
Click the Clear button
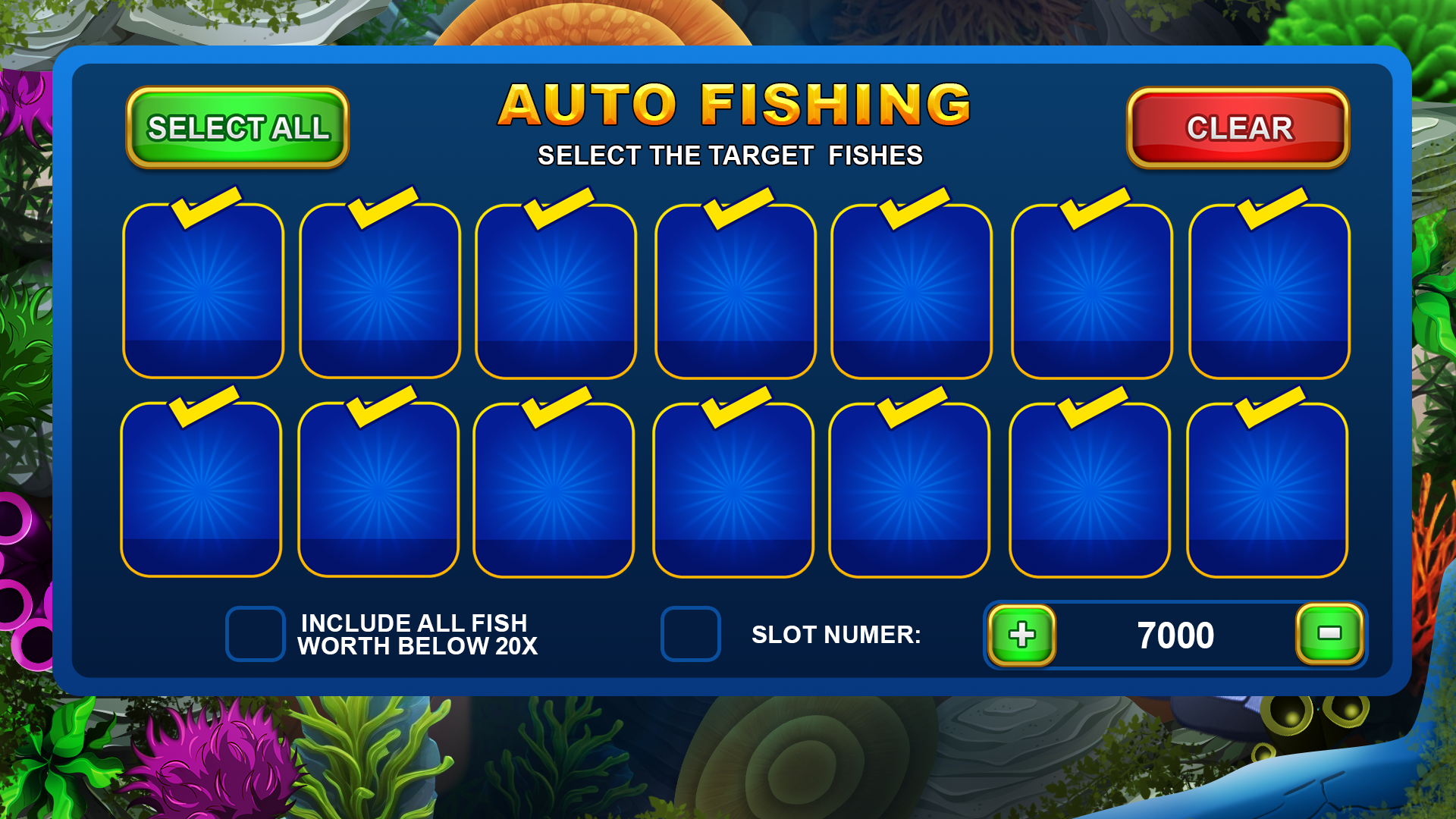(x=1238, y=127)
